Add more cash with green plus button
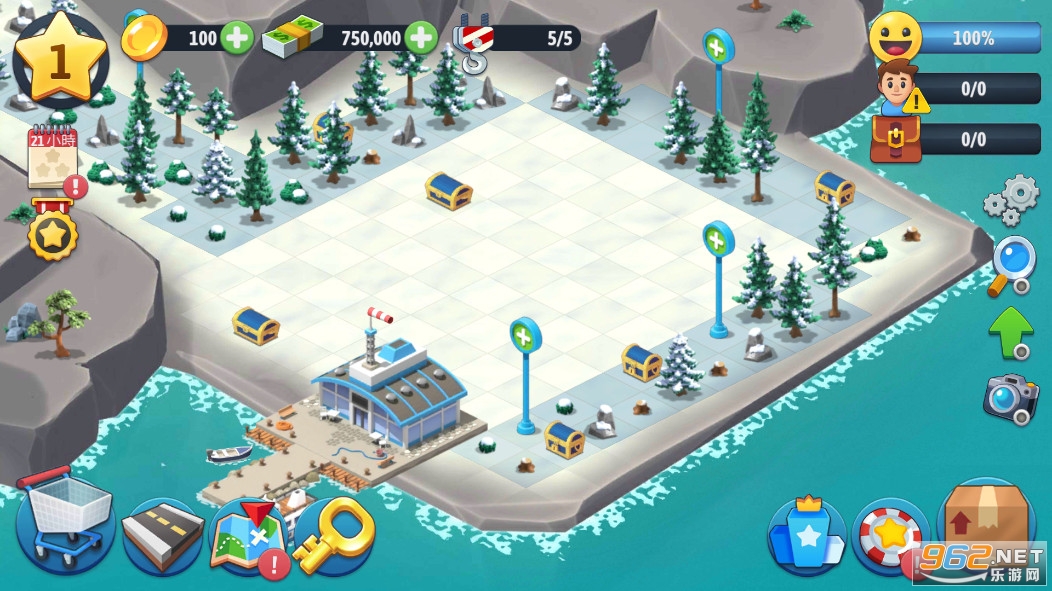The image size is (1052, 591). (421, 39)
